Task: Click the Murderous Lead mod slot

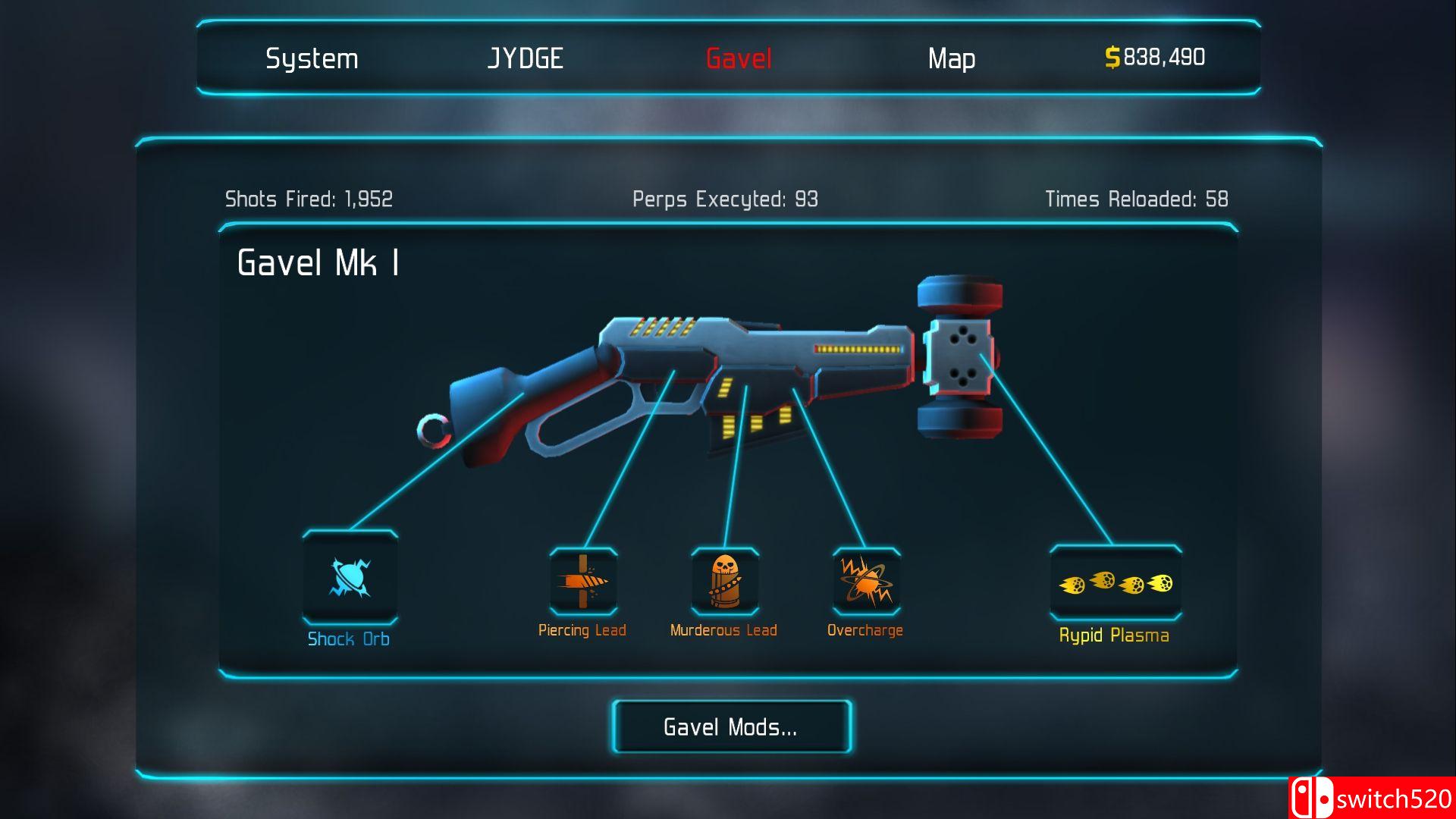Action: click(x=724, y=582)
